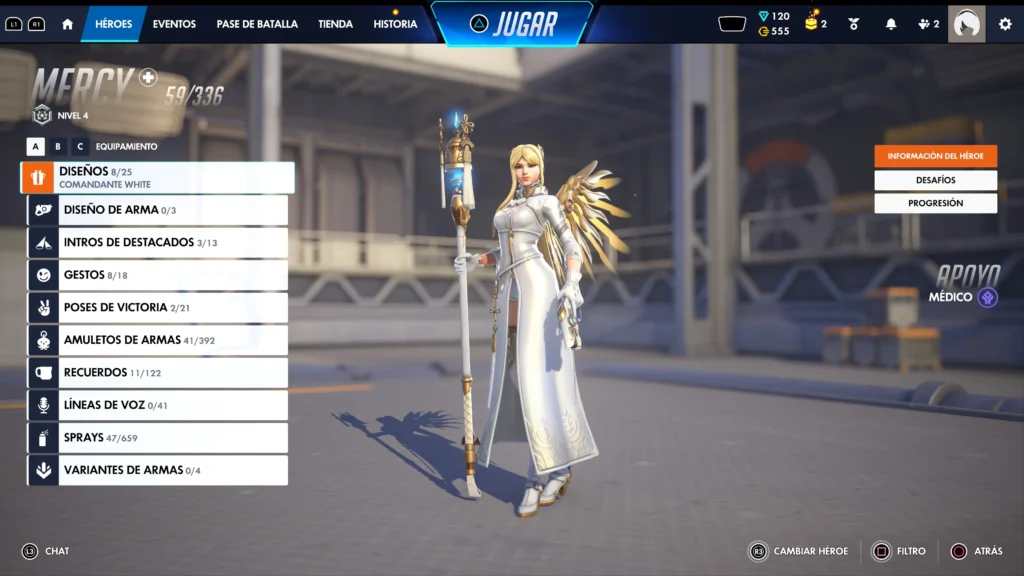Open the Desafíos panel
Screen dimensions: 1024x576
click(x=935, y=180)
